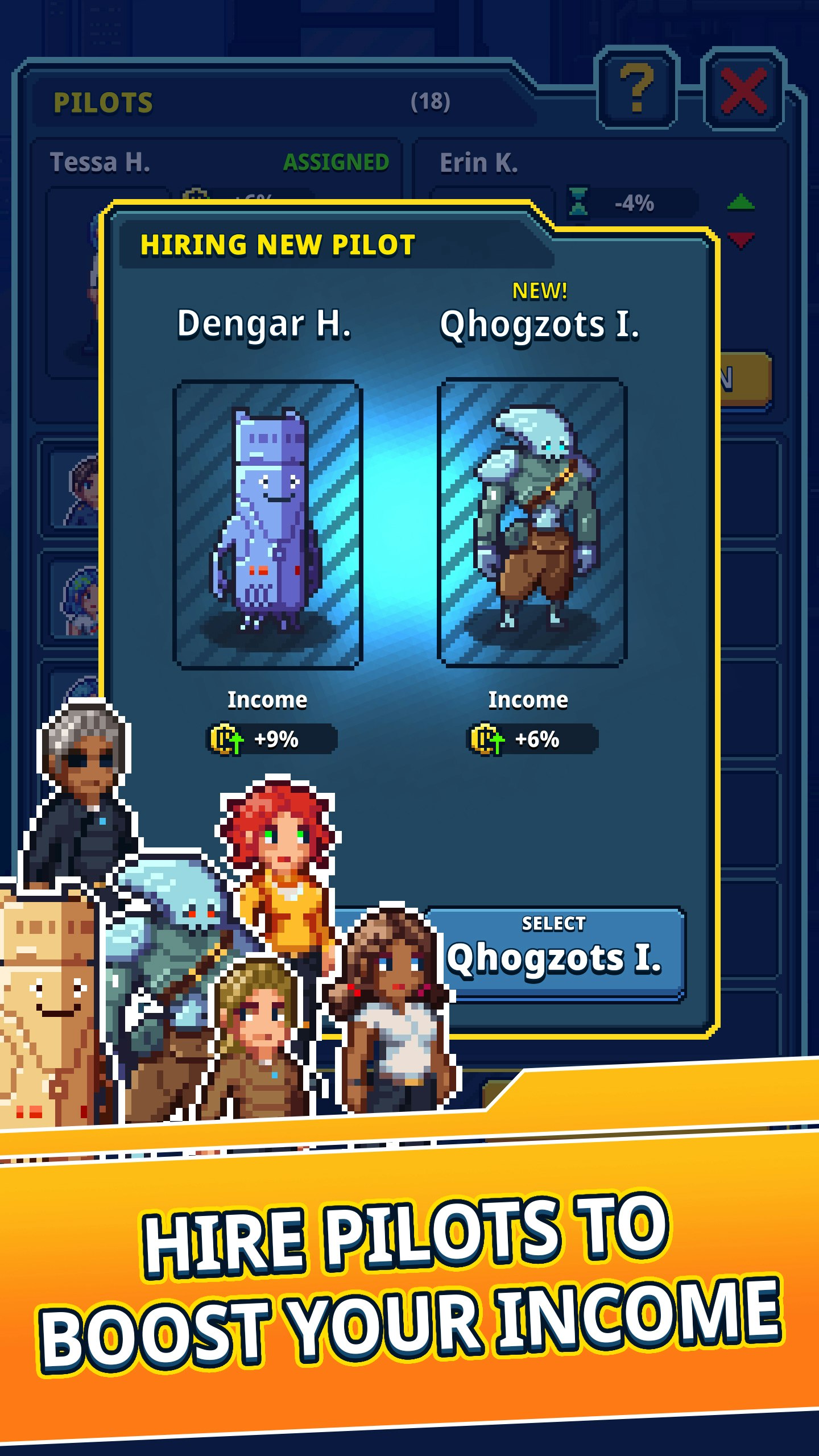Expand Tessa H.'s pilot card
This screenshot has height=1456, width=819.
(x=102, y=161)
